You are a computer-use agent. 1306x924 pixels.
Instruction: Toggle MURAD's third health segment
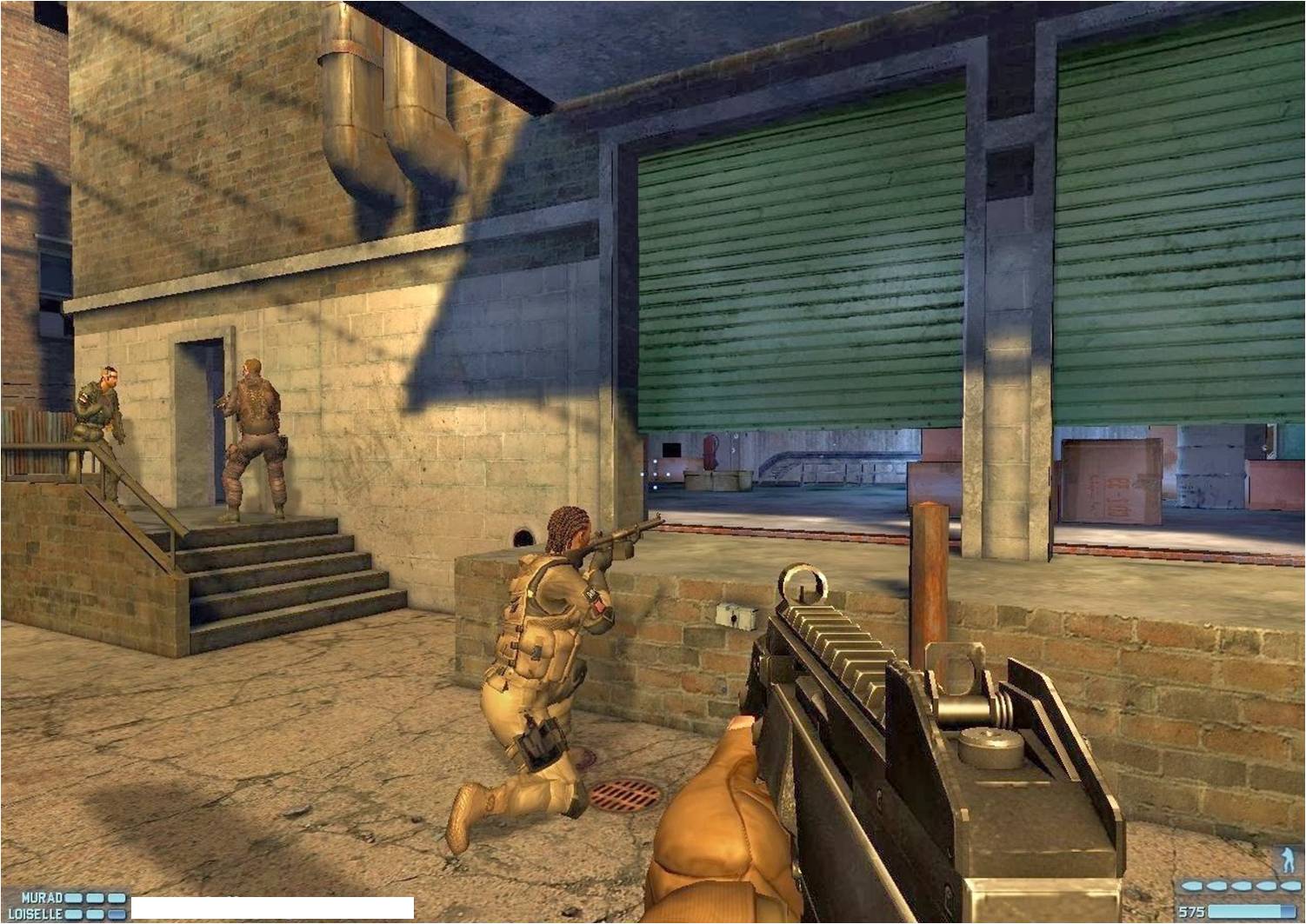click(x=117, y=897)
